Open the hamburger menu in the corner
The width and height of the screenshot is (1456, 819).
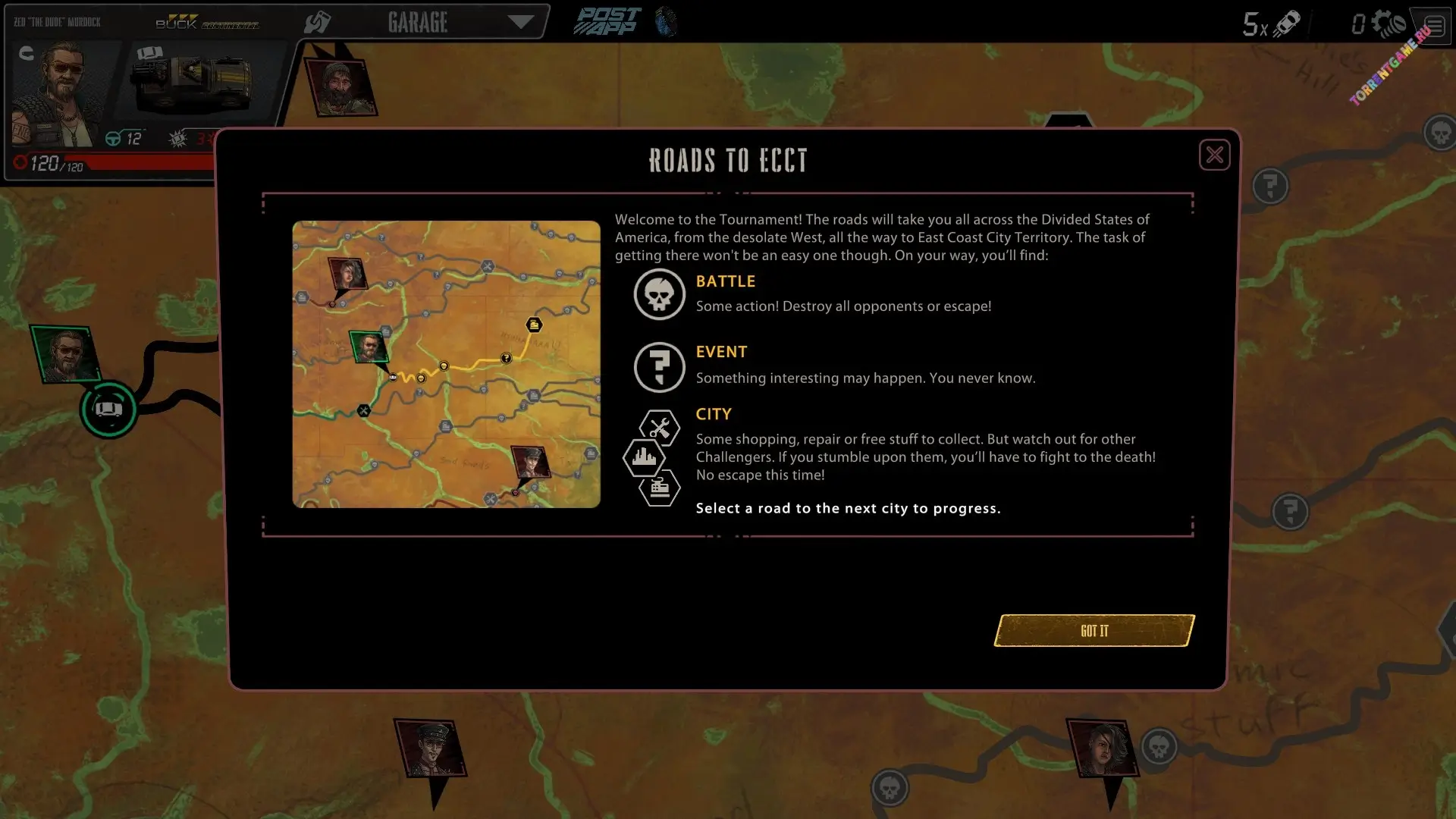pyautogui.click(x=1434, y=26)
